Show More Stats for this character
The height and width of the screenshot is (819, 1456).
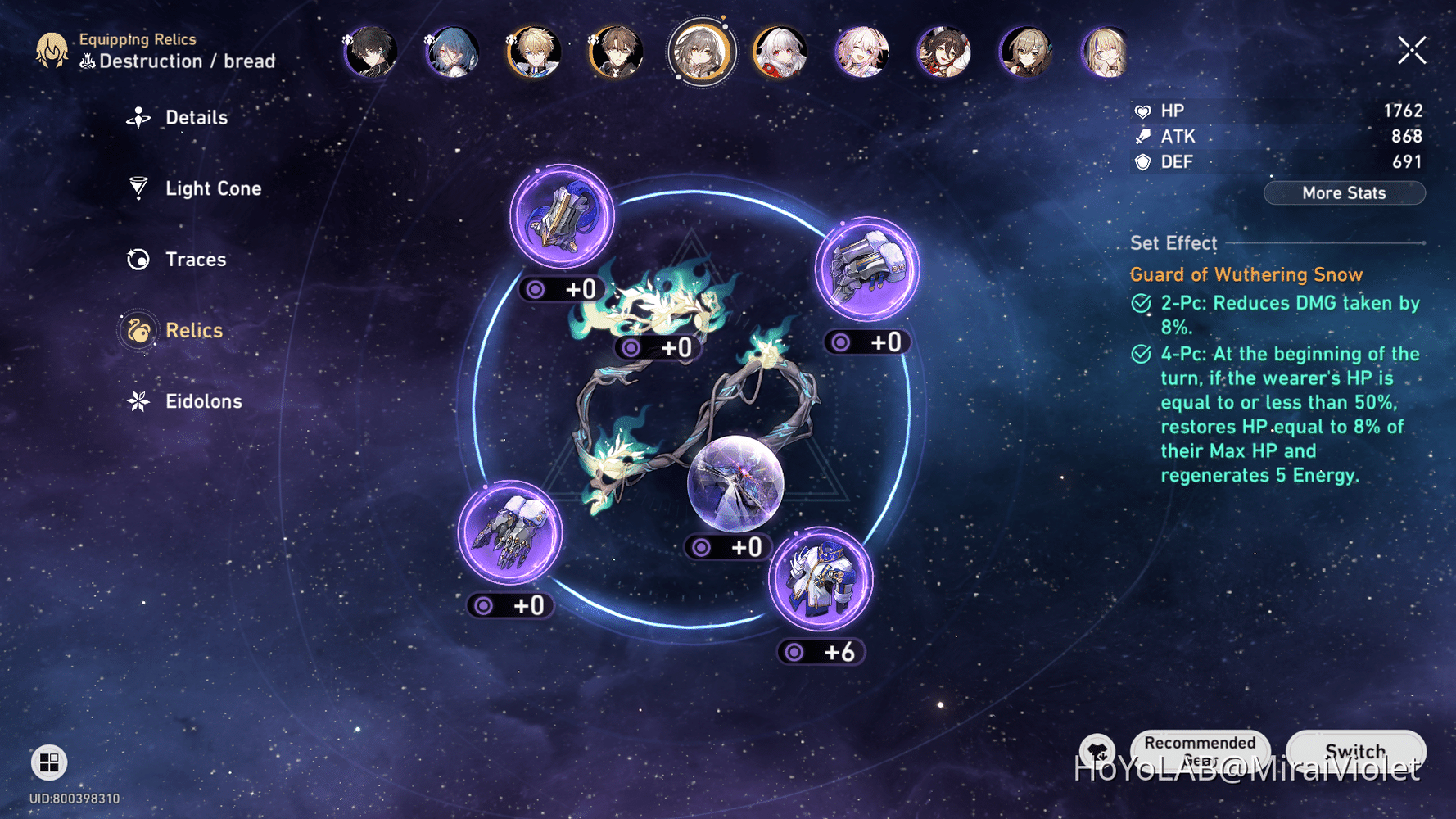[1344, 193]
